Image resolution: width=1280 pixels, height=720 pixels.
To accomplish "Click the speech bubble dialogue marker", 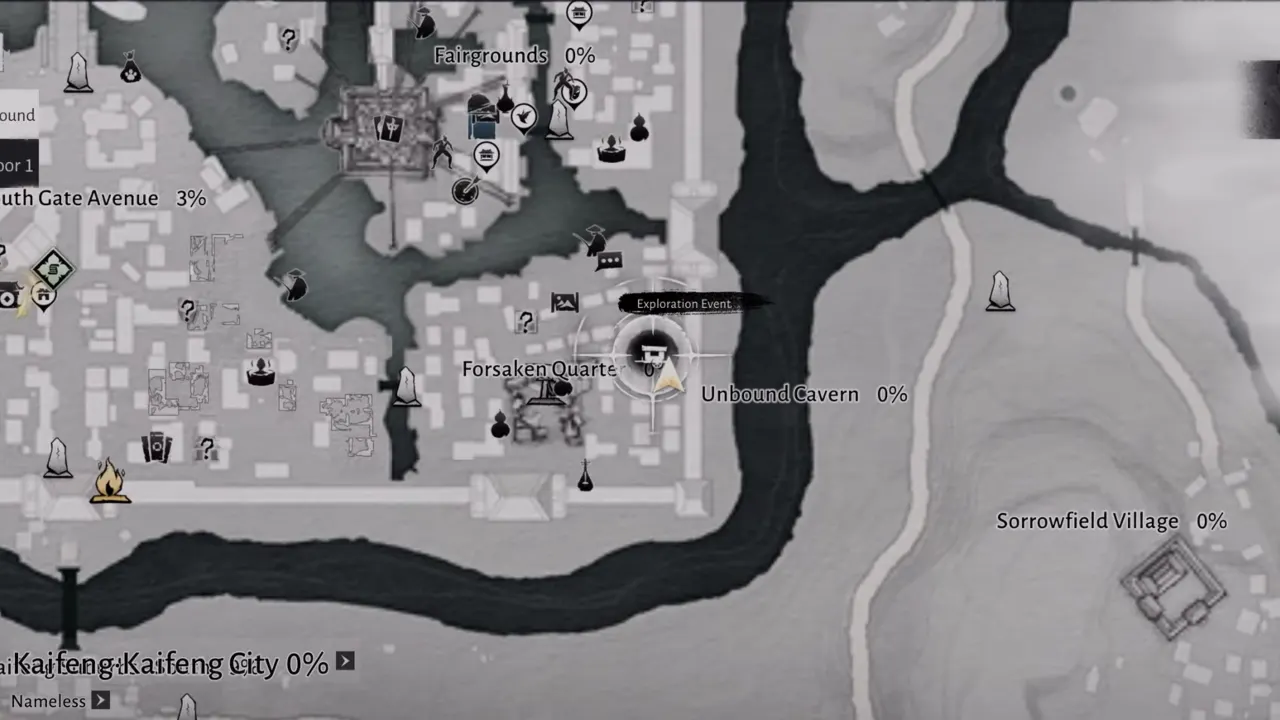I will pos(609,262).
